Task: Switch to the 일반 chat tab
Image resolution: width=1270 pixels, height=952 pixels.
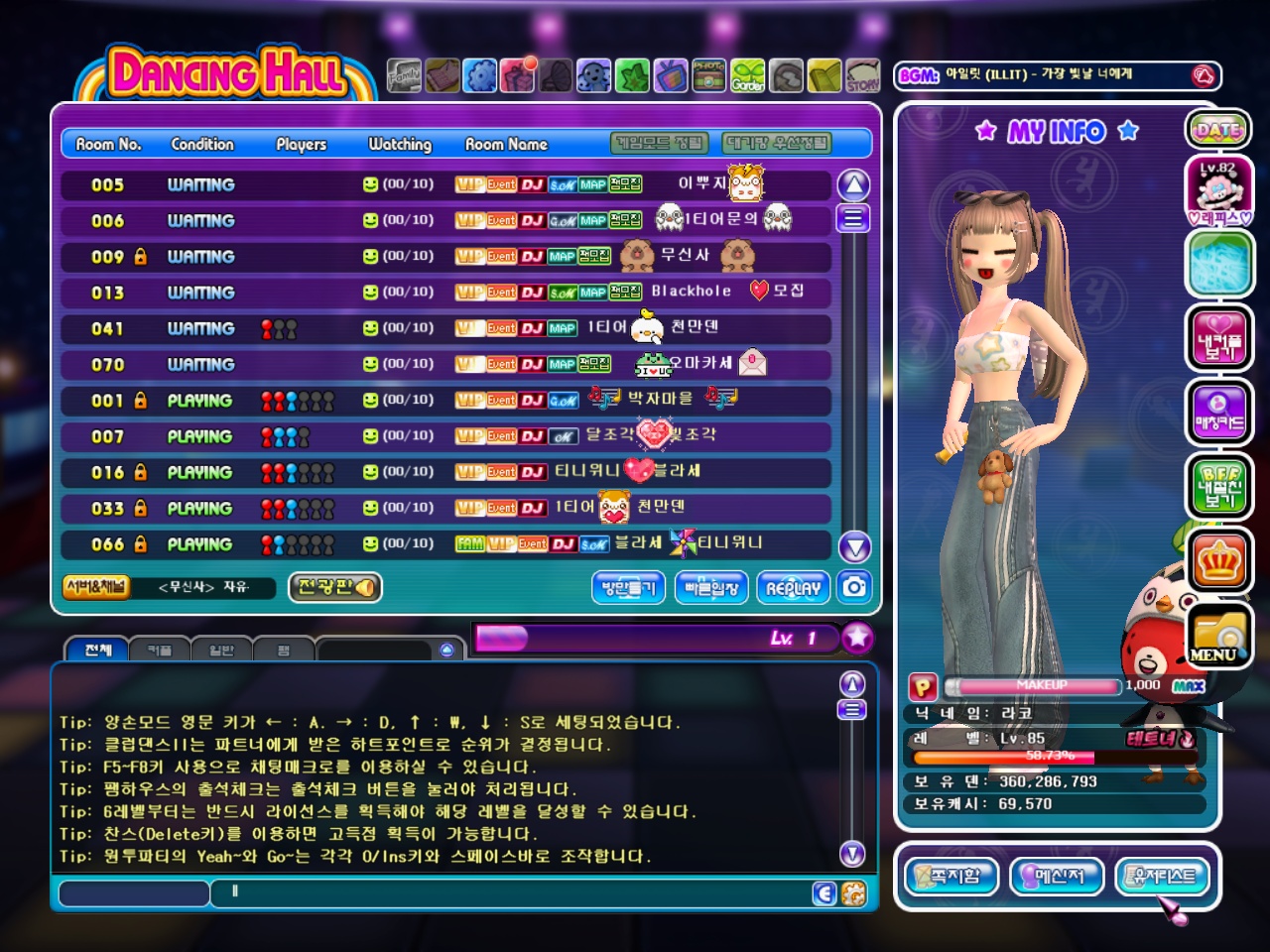Action: (221, 650)
